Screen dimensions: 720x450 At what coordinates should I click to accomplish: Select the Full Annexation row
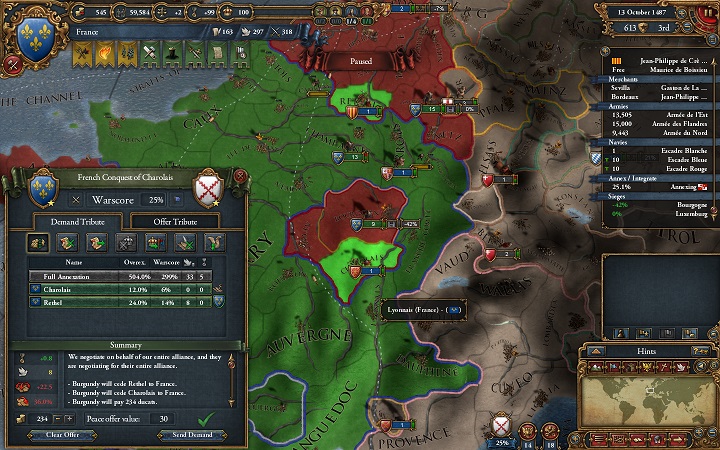click(120, 276)
